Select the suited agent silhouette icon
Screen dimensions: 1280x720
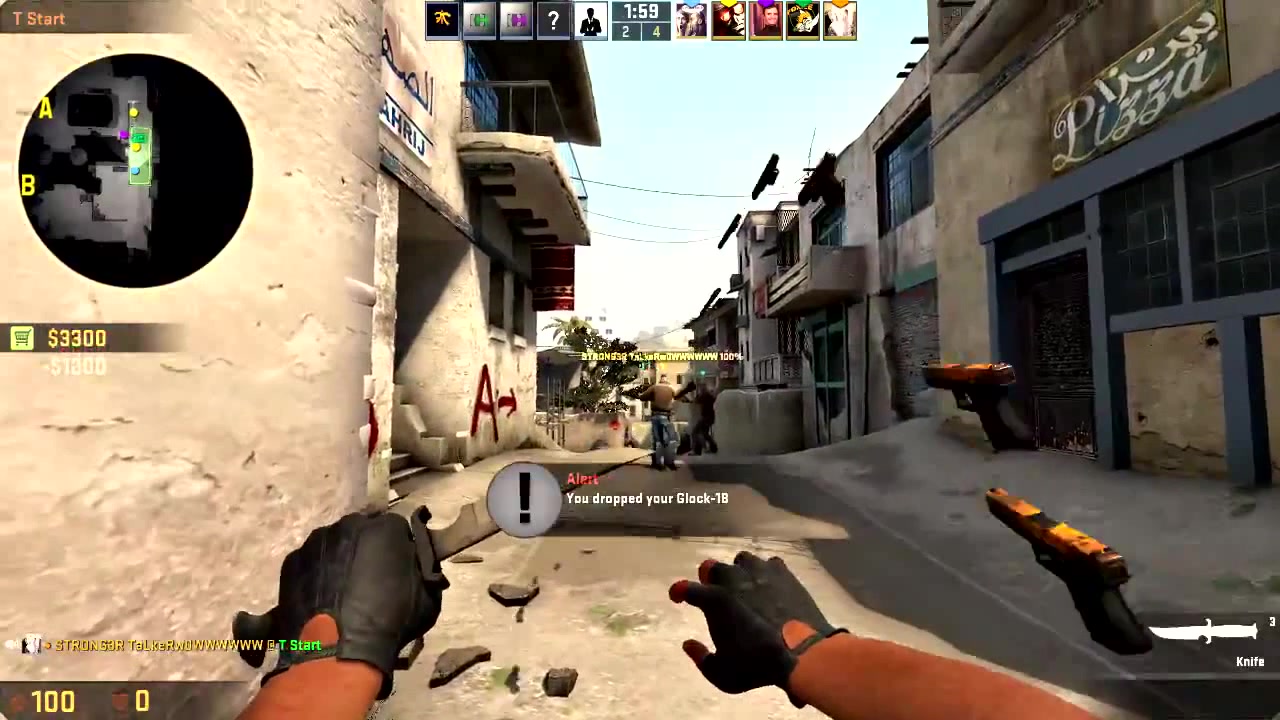tap(589, 19)
